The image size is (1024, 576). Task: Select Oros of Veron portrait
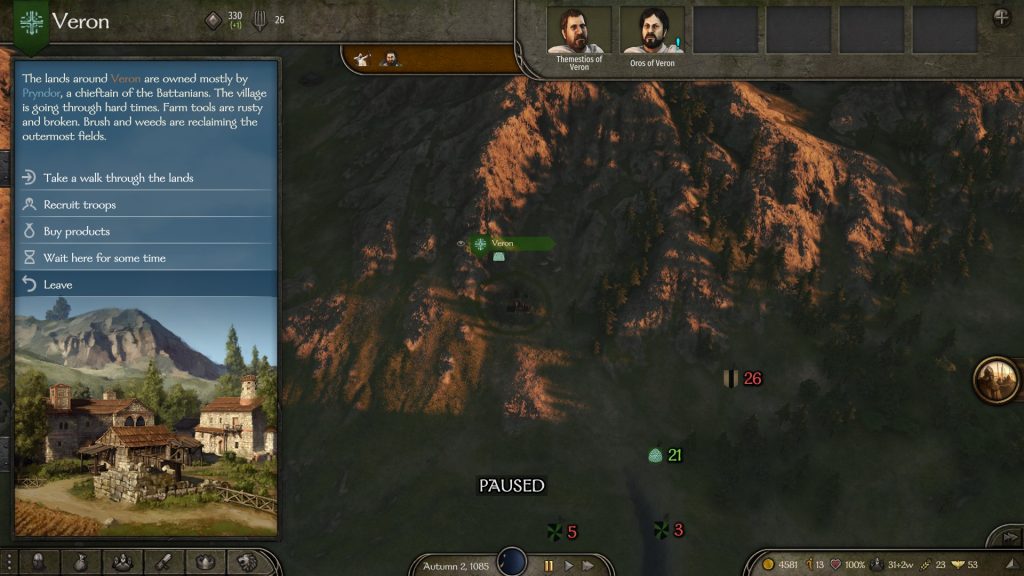652,31
